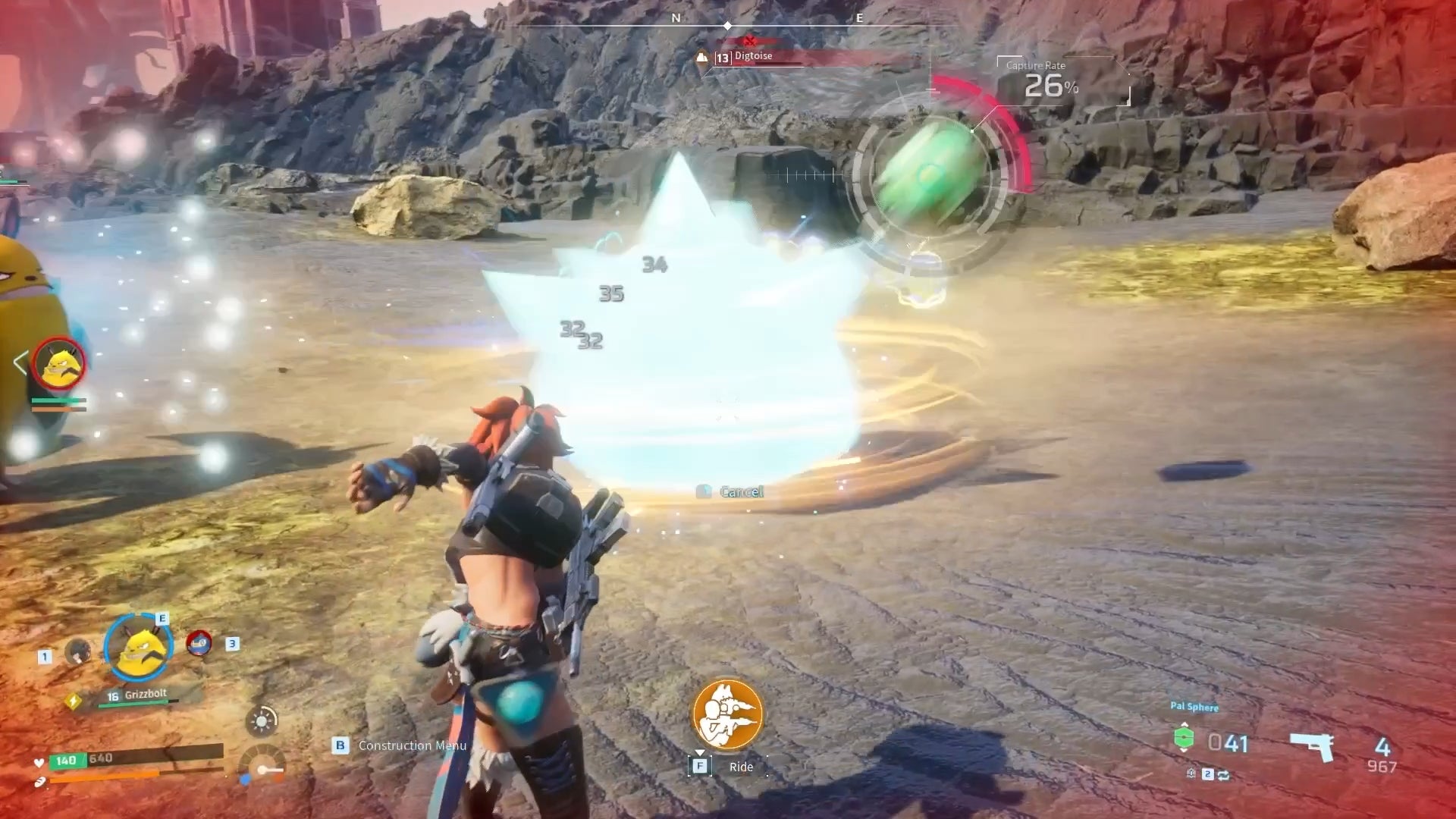Select the pistol weapon icon
The height and width of the screenshot is (819, 1456).
tap(1312, 746)
